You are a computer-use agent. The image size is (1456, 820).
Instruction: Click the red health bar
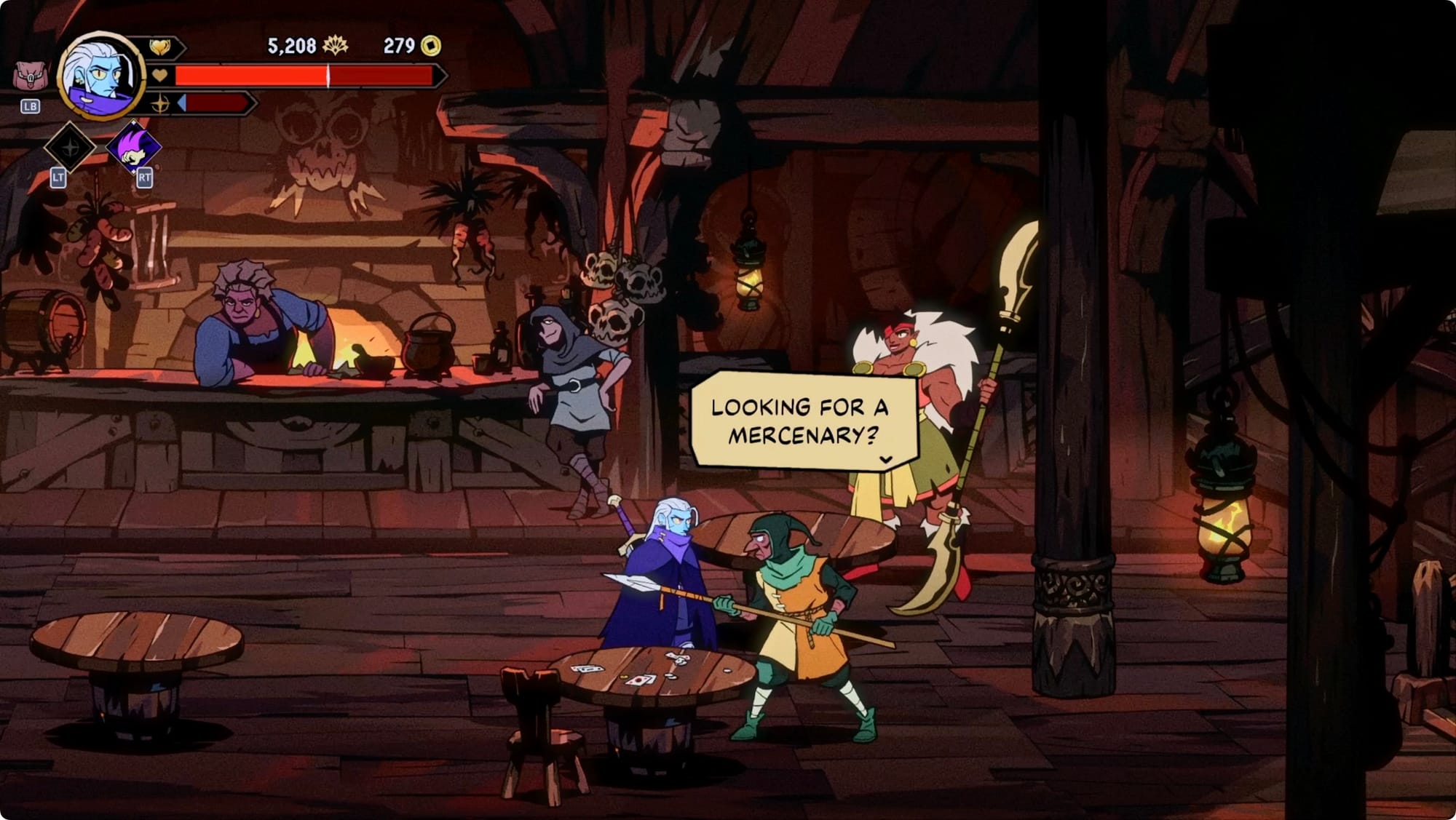pos(306,75)
